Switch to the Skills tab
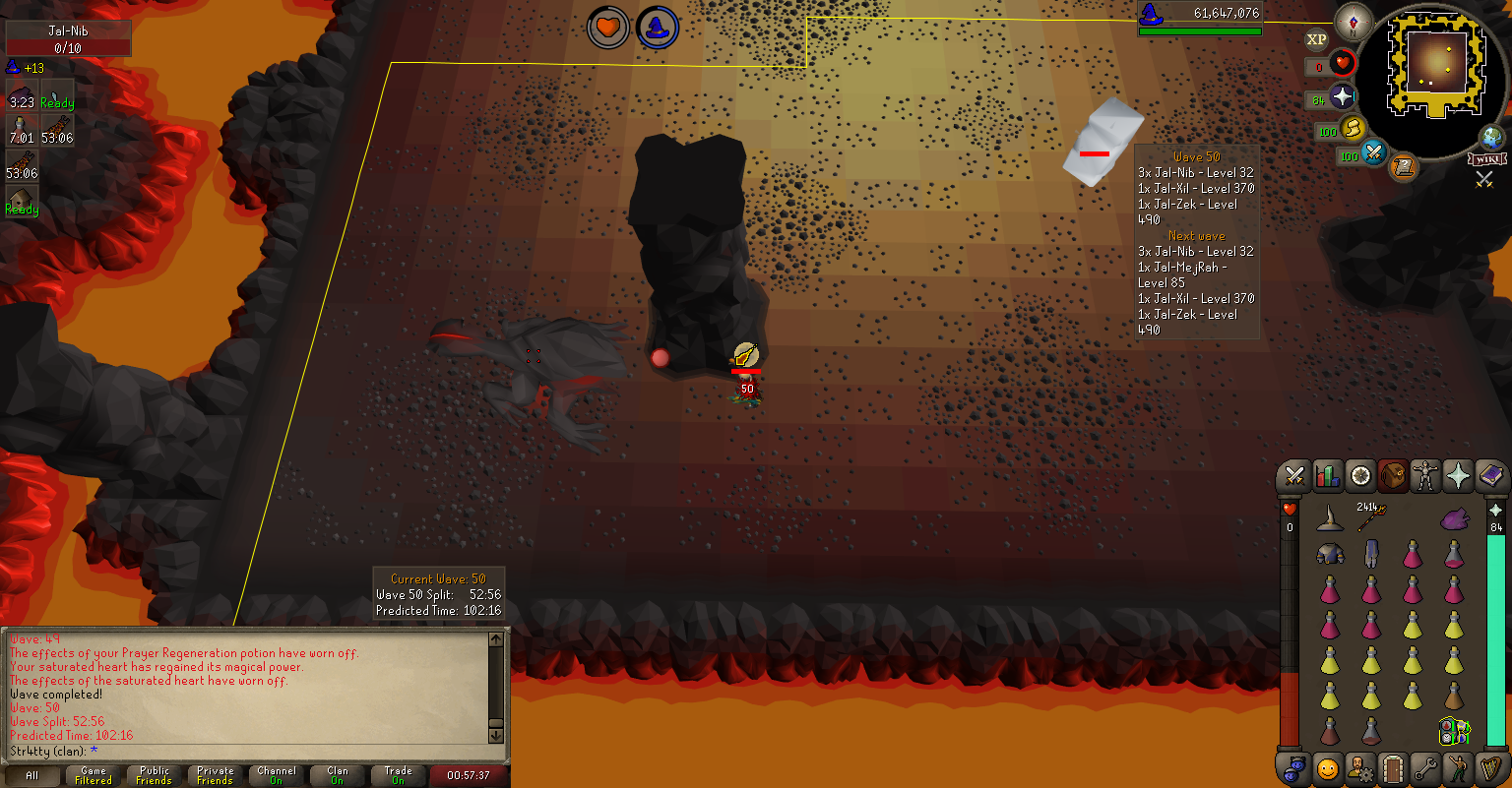The width and height of the screenshot is (1512, 788). click(x=1328, y=477)
